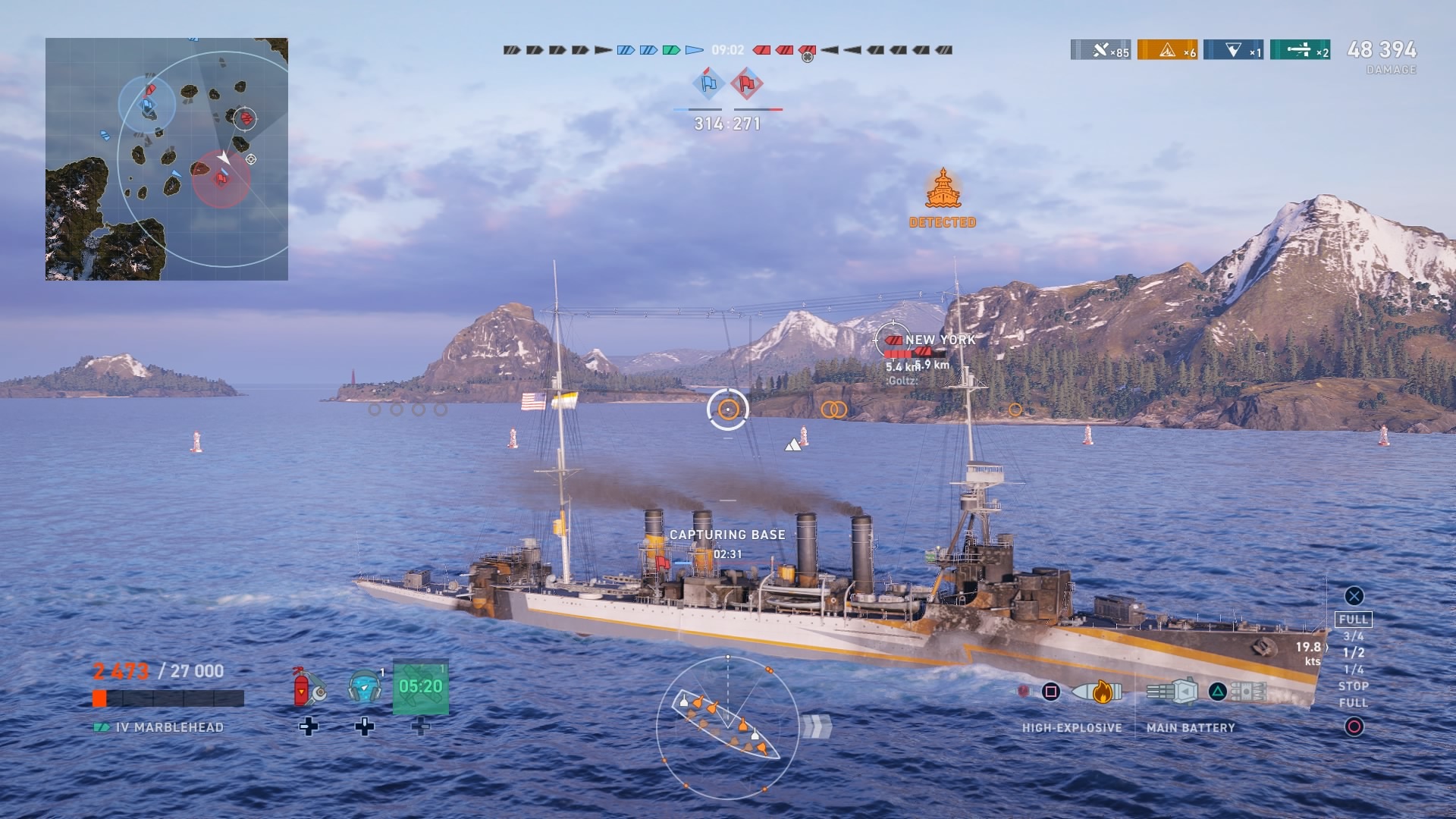Click the ship damage status compass
Viewport: 1456px width, 819px height.
click(x=726, y=726)
